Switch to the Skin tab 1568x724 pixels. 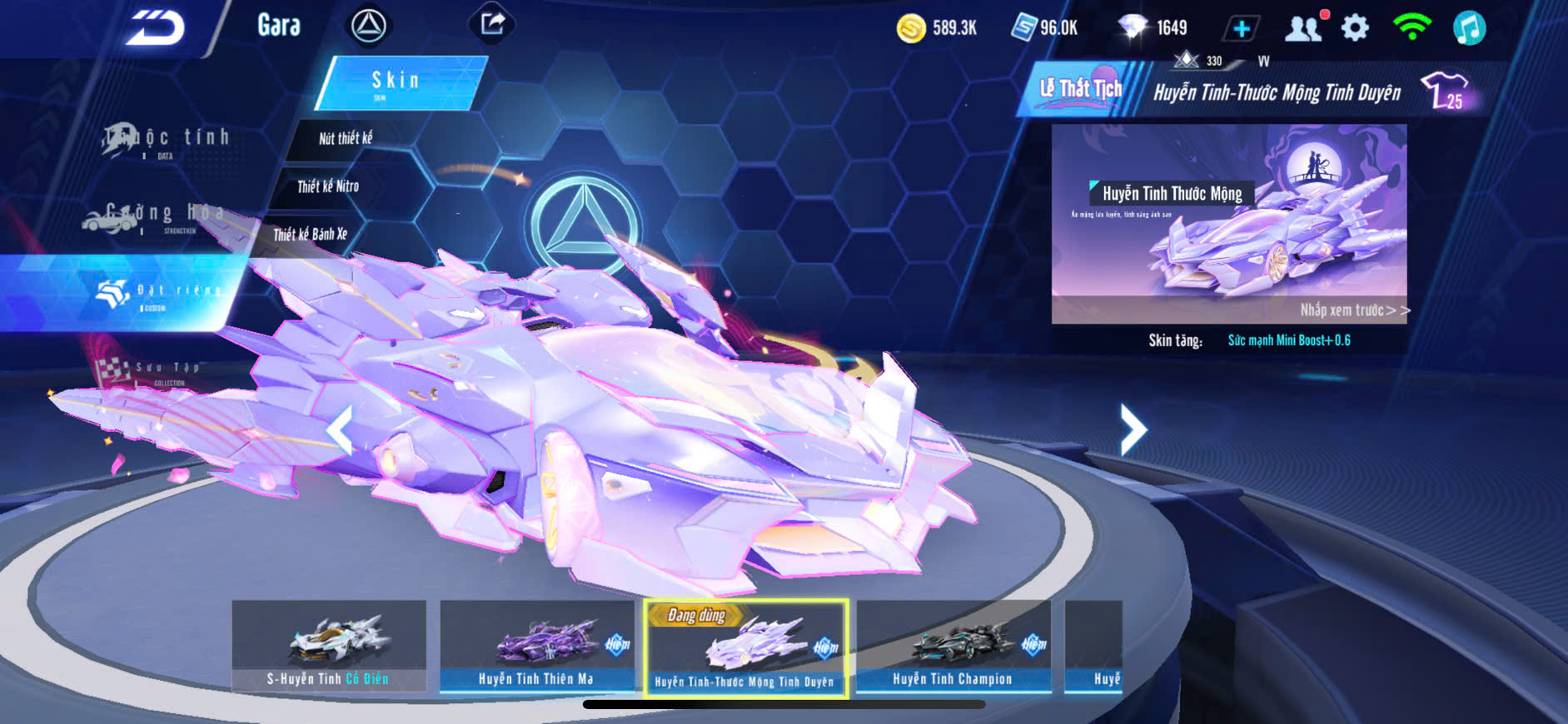point(398,82)
